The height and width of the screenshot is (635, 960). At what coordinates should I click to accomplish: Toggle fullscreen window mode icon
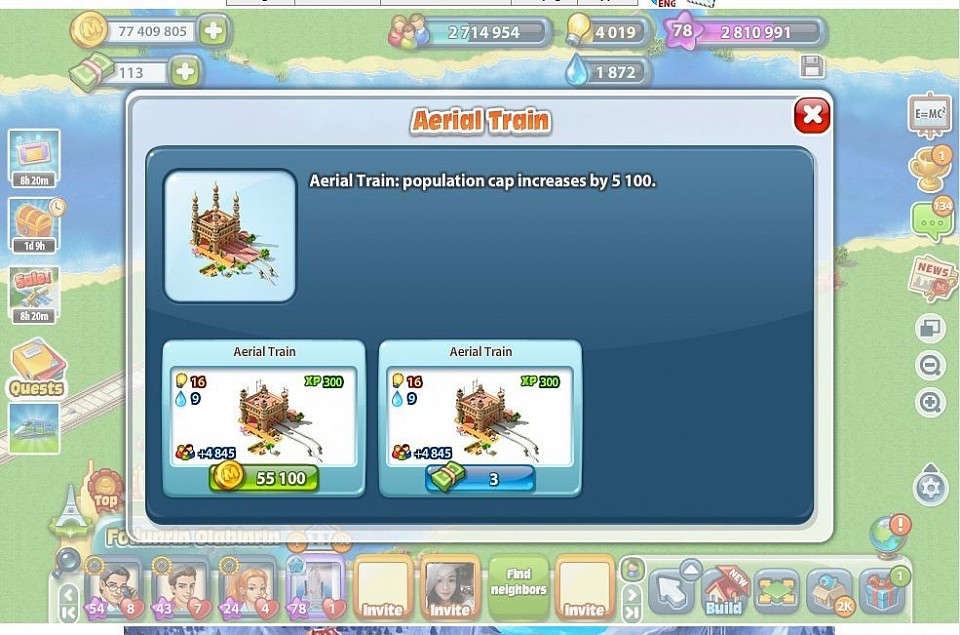click(x=930, y=328)
